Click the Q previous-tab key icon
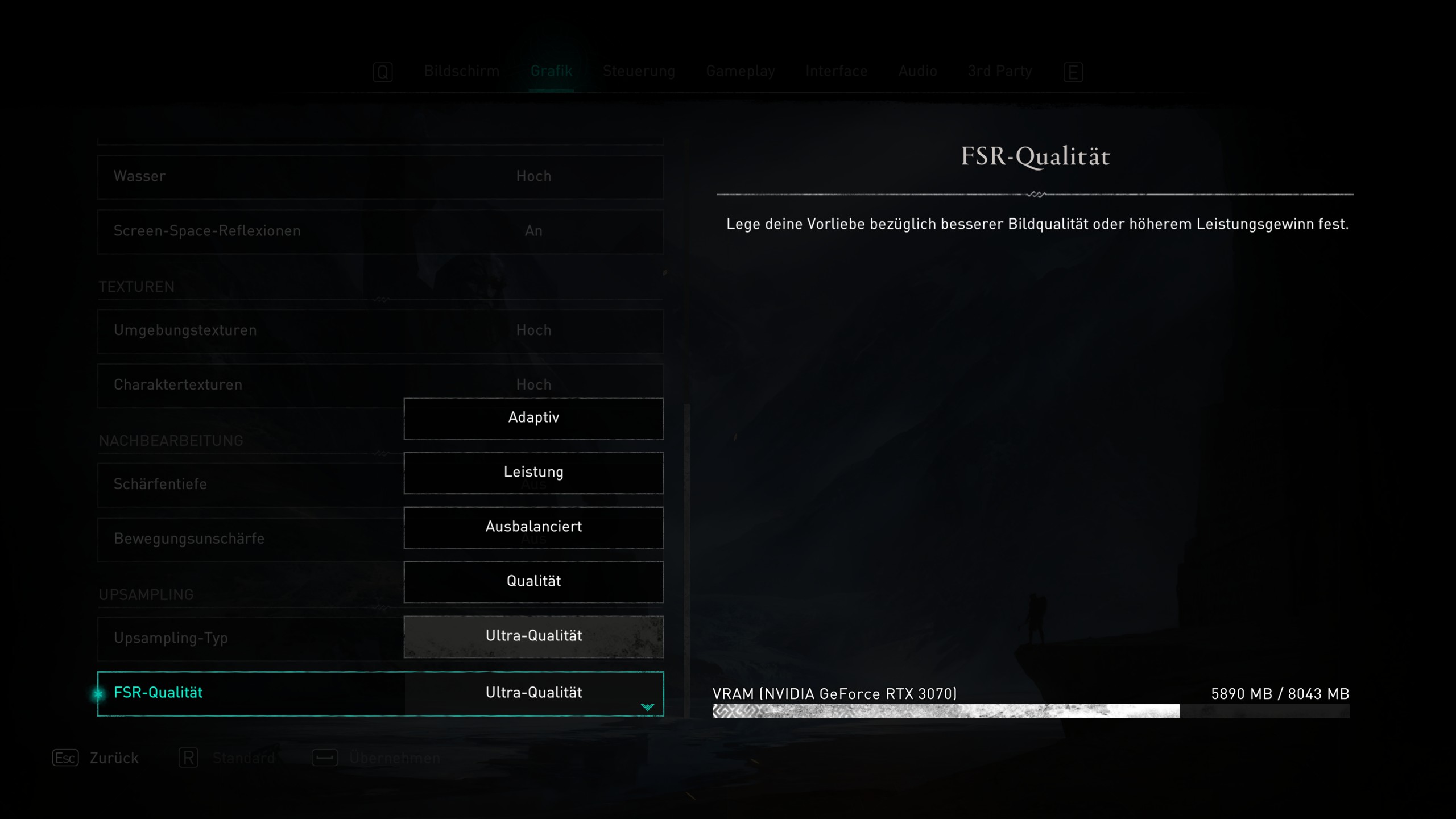This screenshot has width=1456, height=819. (x=383, y=72)
